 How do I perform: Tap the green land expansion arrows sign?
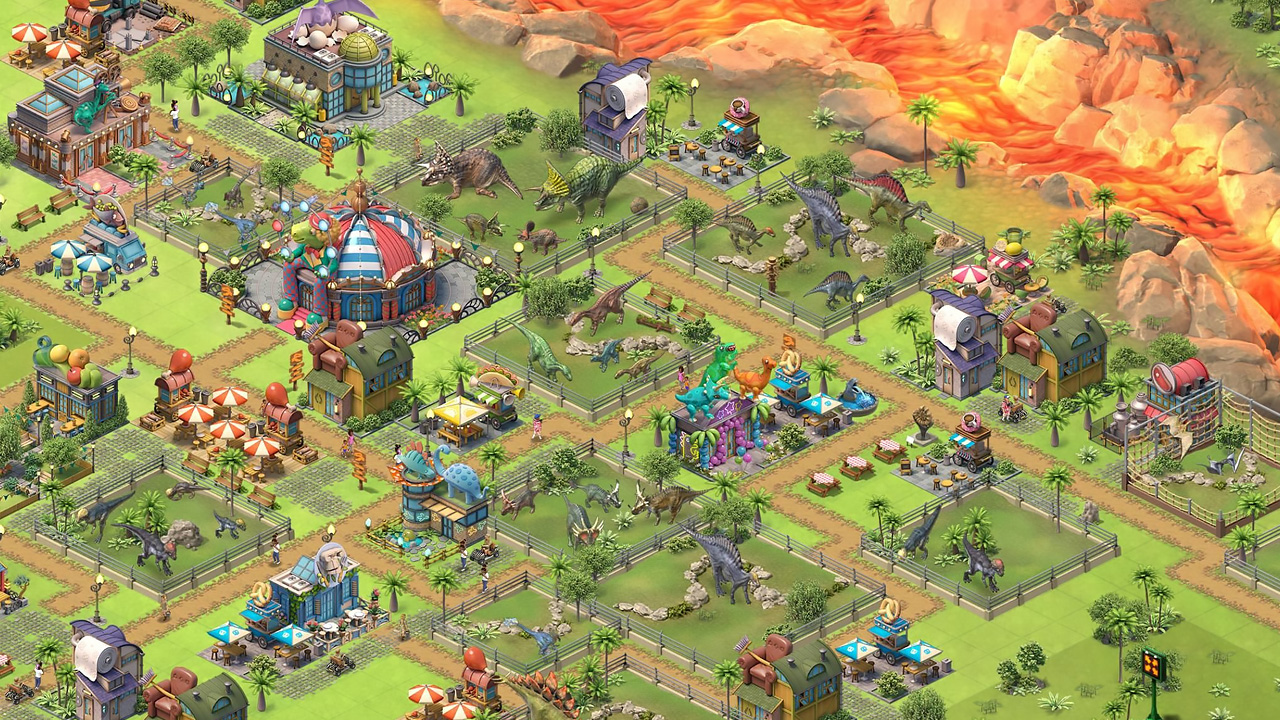point(1154,666)
